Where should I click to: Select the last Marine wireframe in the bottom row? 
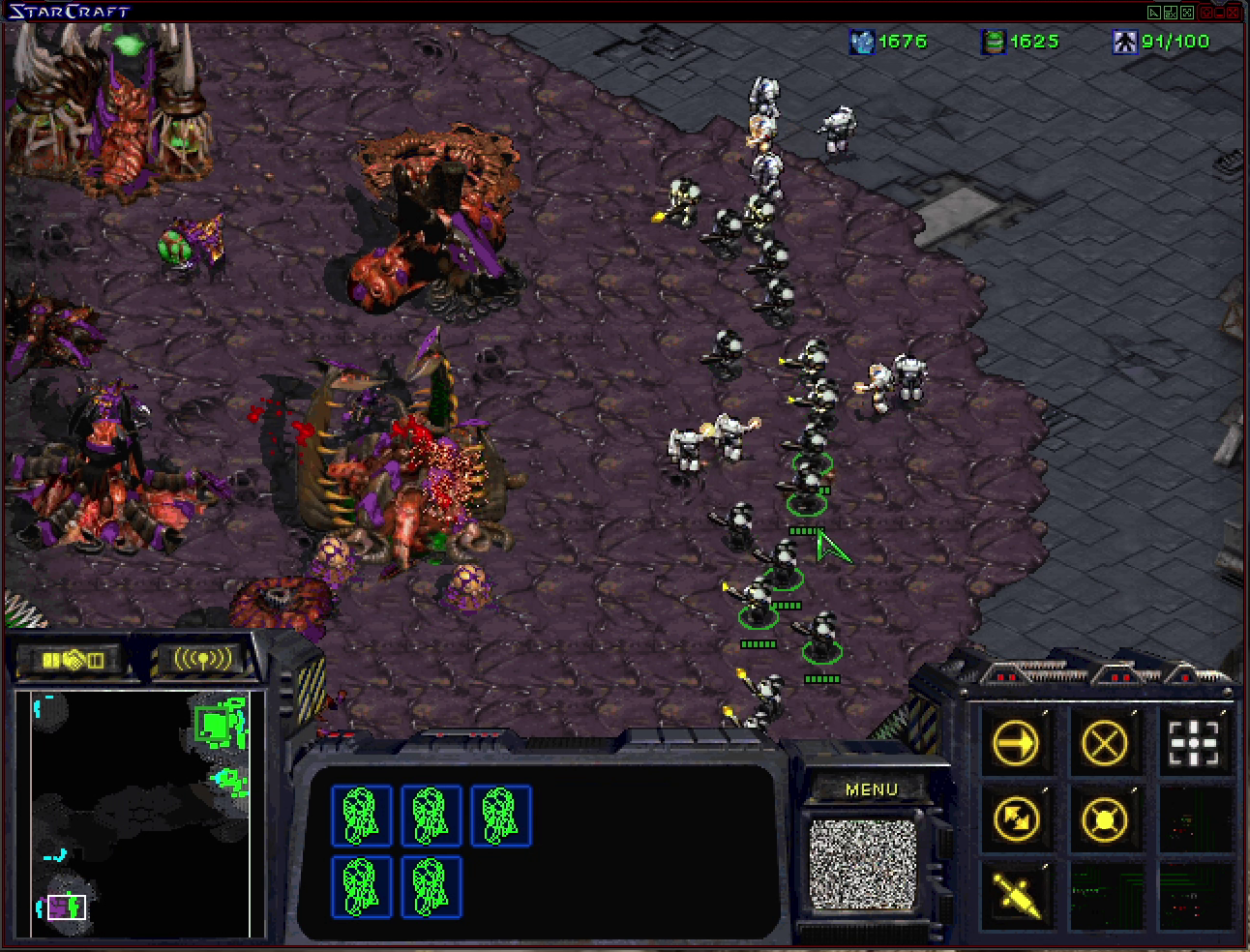[432, 886]
